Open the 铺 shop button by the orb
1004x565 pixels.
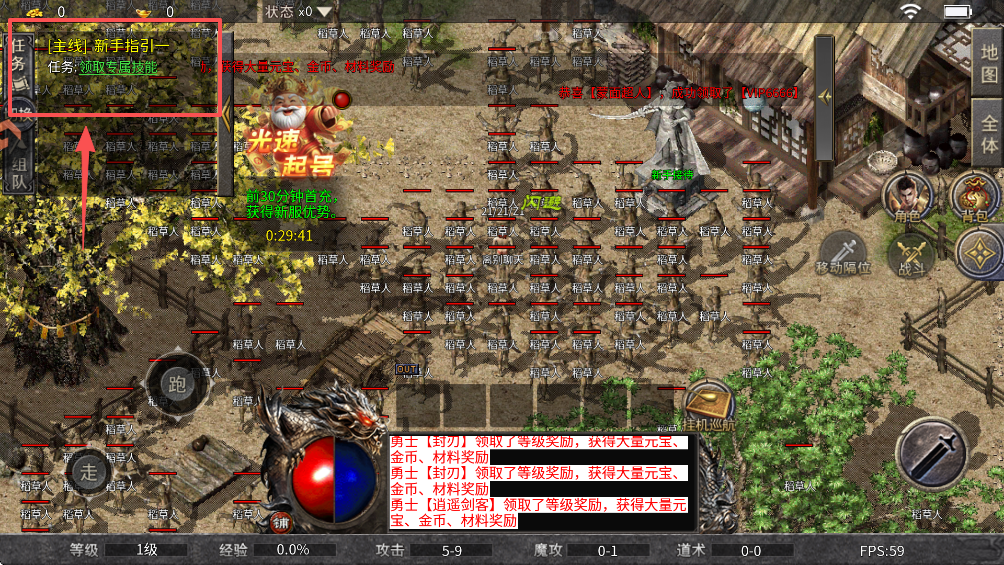point(281,522)
